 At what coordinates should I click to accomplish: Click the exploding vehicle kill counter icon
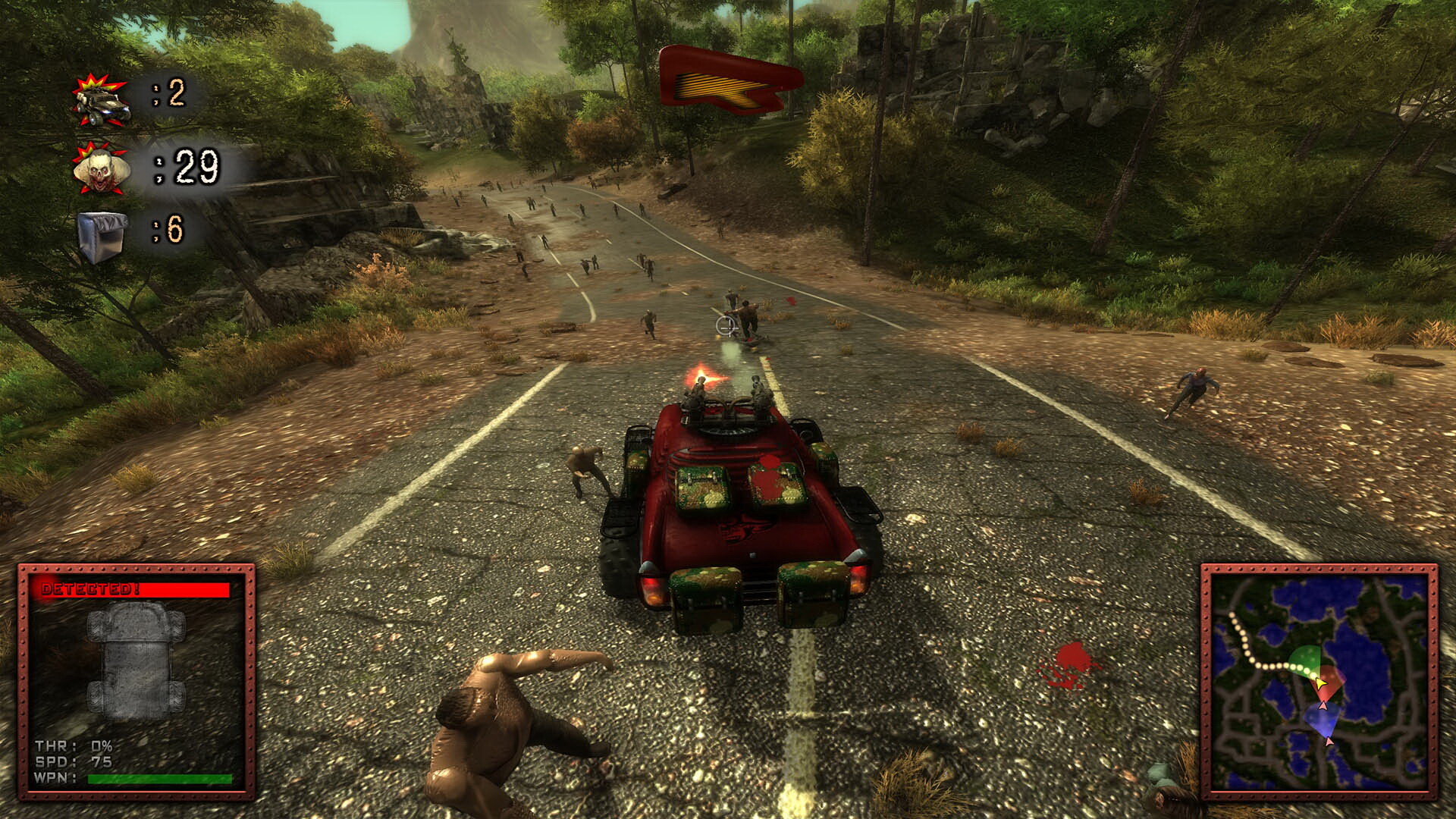pos(100,102)
